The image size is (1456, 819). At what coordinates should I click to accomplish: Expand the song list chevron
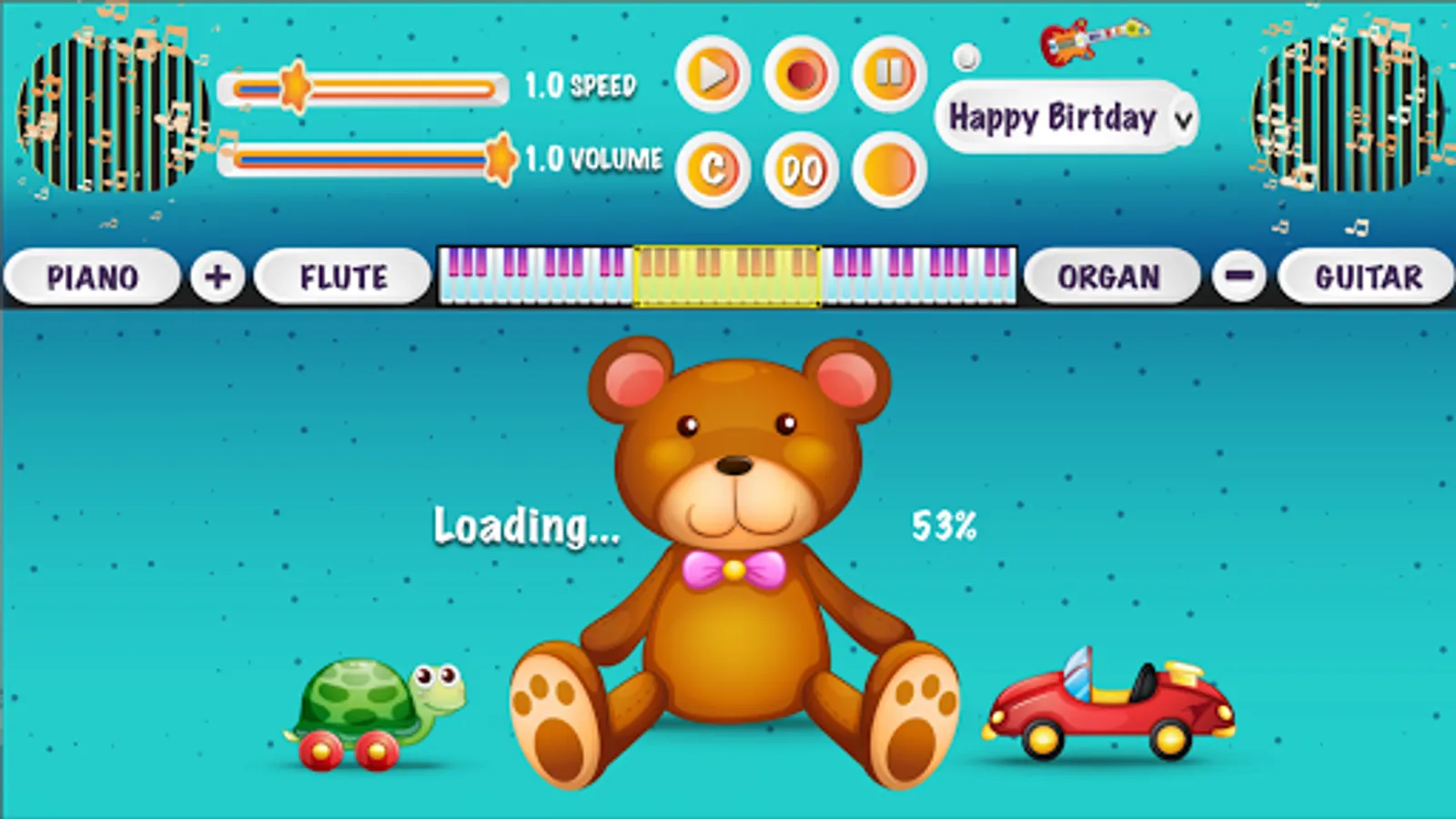coord(1180,118)
